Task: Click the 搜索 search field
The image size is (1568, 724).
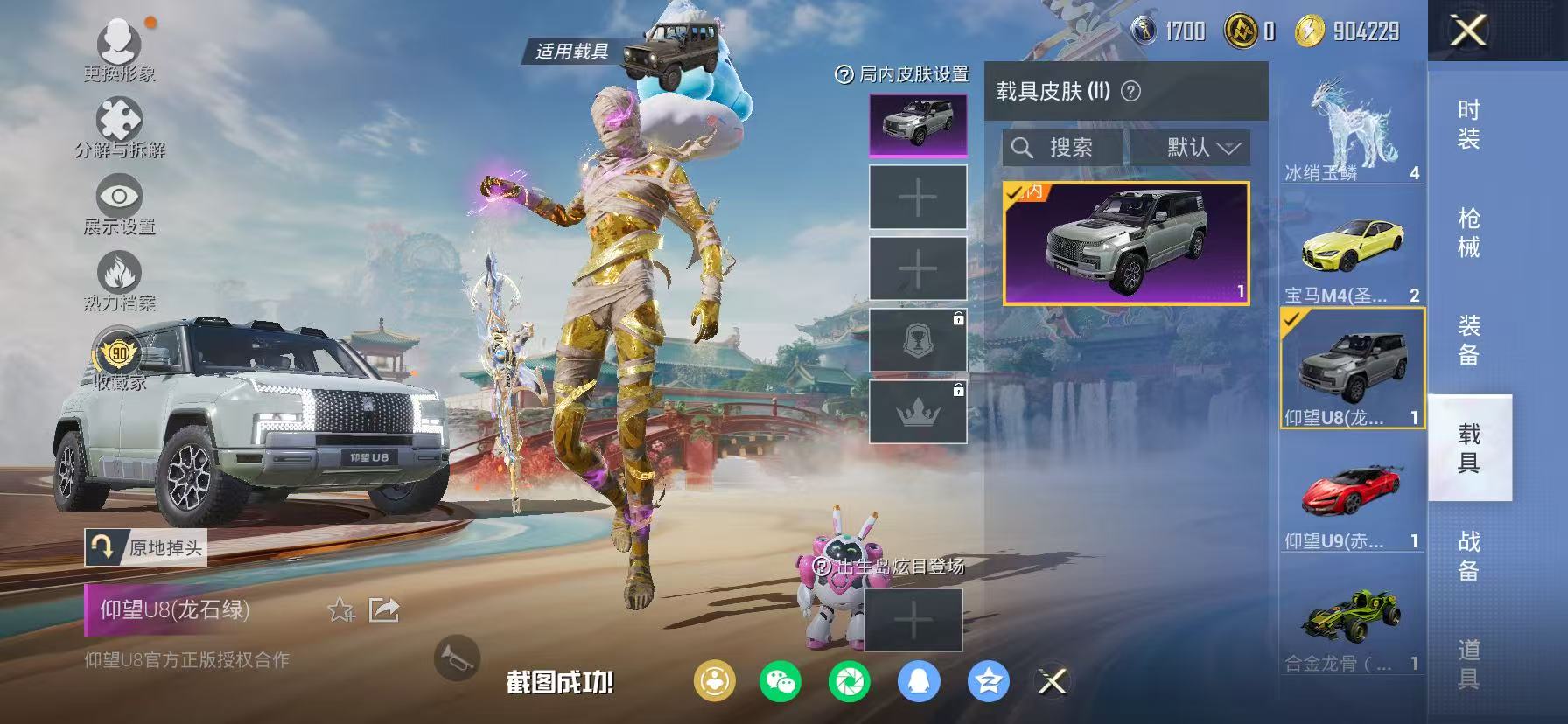Action: 1059,147
